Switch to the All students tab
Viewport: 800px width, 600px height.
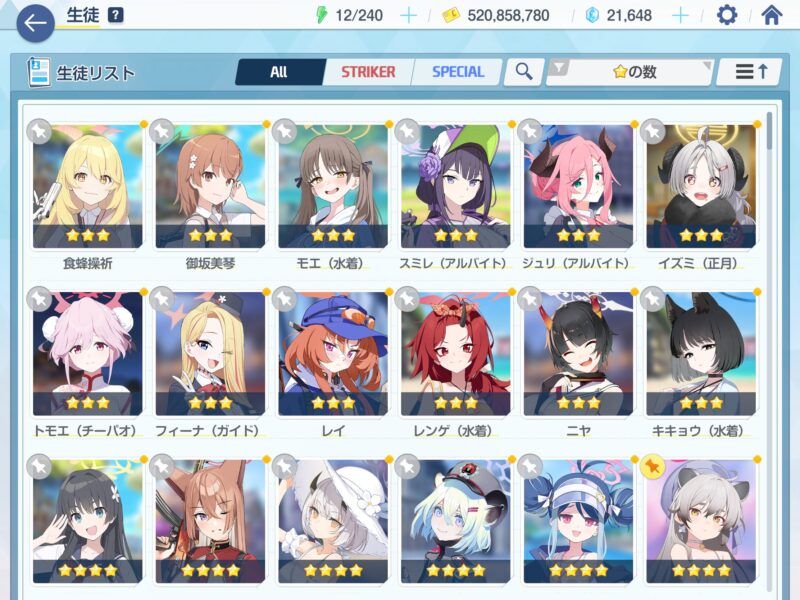(x=279, y=72)
